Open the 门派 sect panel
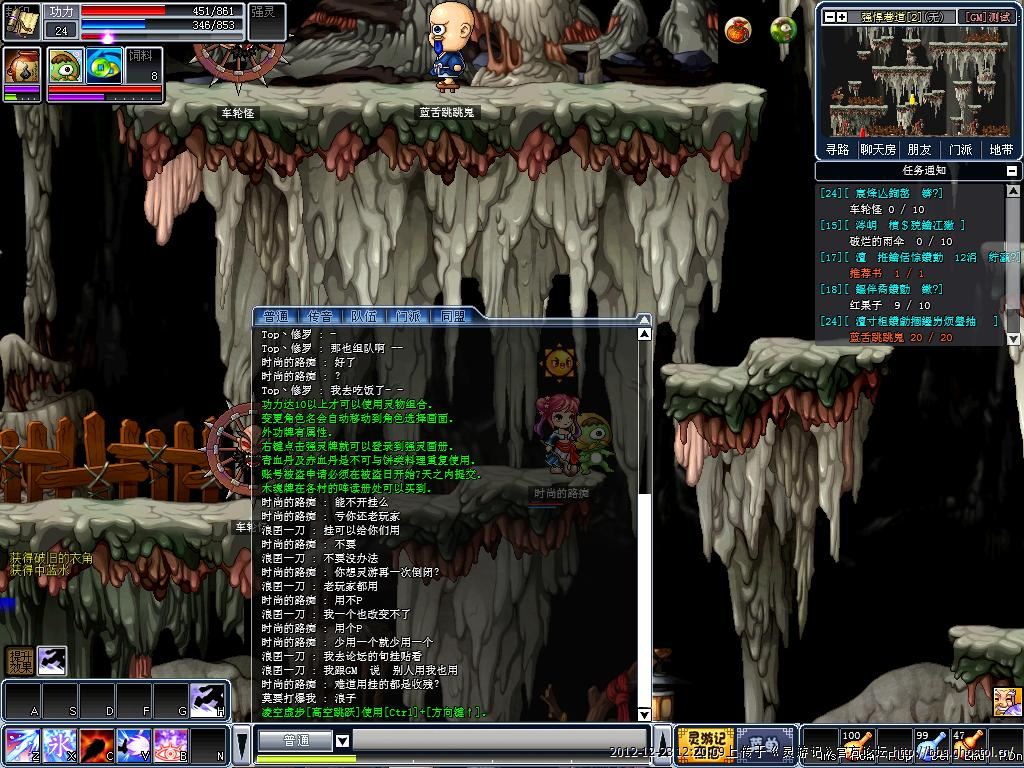1024x768 pixels. (x=960, y=149)
